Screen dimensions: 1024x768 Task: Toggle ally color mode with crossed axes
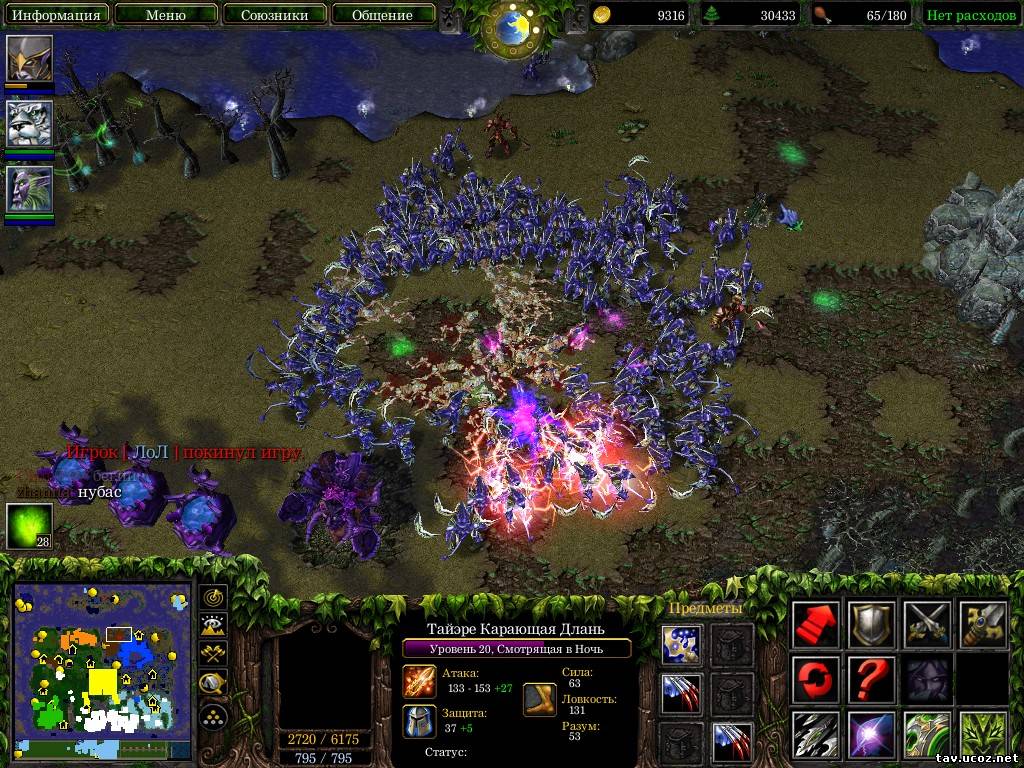coord(213,655)
